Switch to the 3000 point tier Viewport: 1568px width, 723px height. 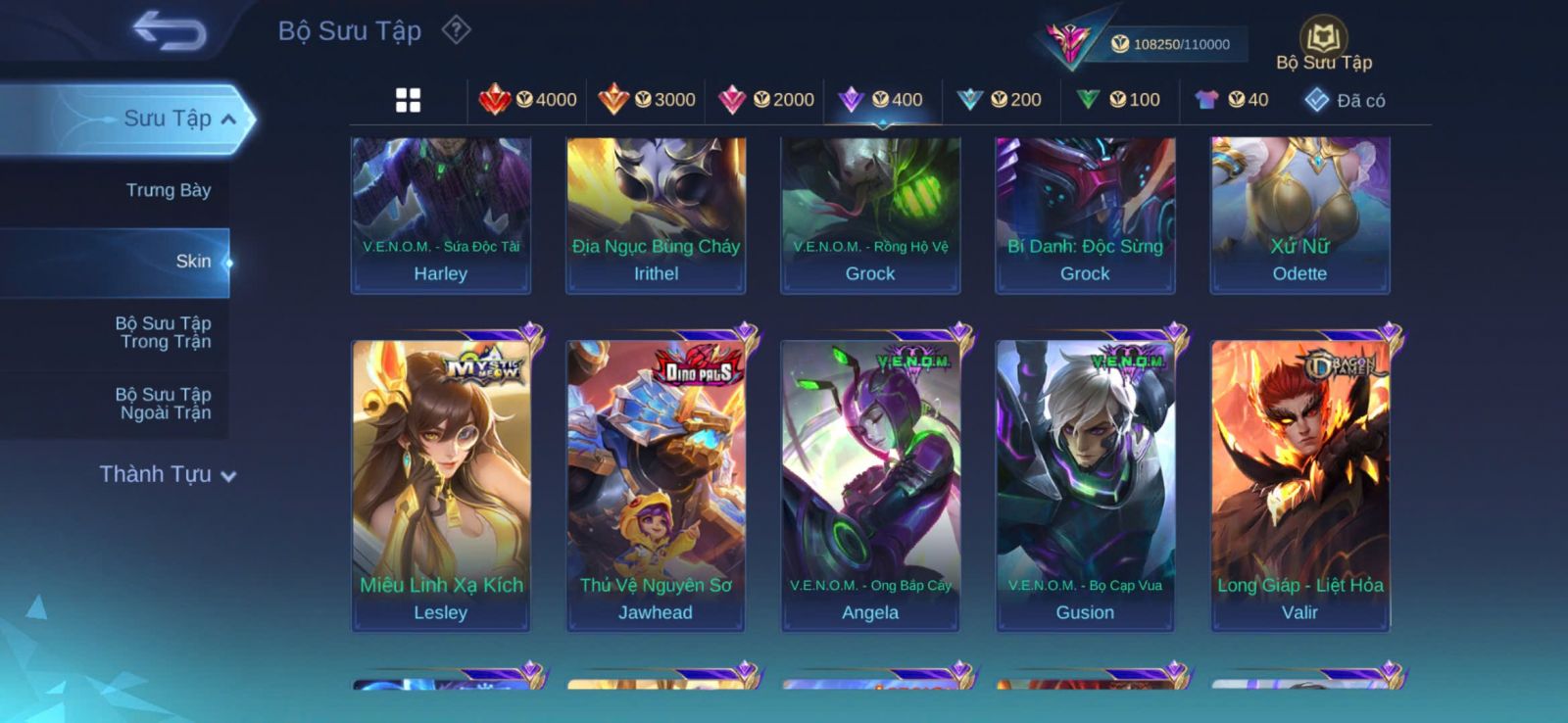click(647, 100)
